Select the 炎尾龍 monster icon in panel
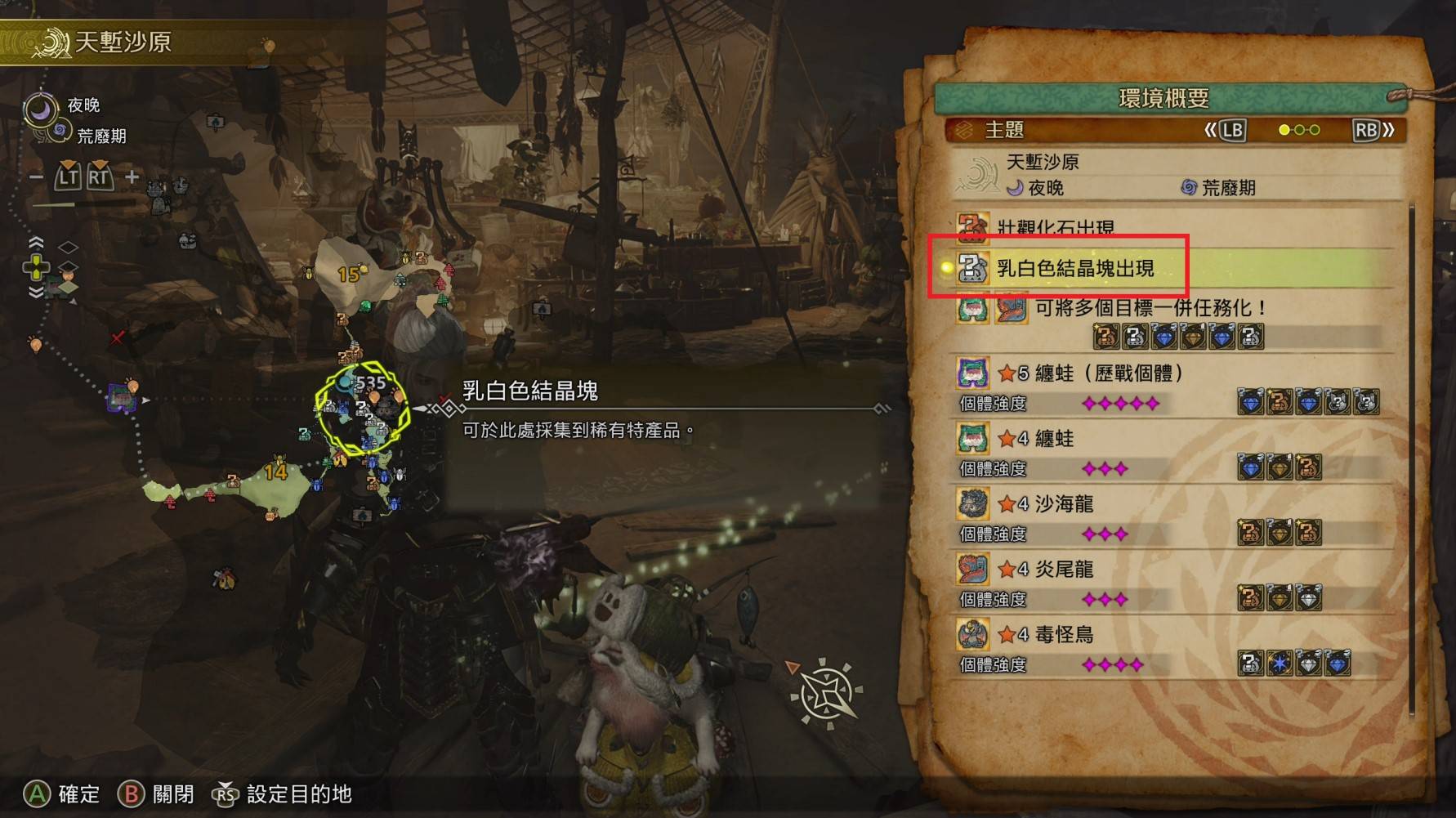The height and width of the screenshot is (818, 1456). (971, 570)
